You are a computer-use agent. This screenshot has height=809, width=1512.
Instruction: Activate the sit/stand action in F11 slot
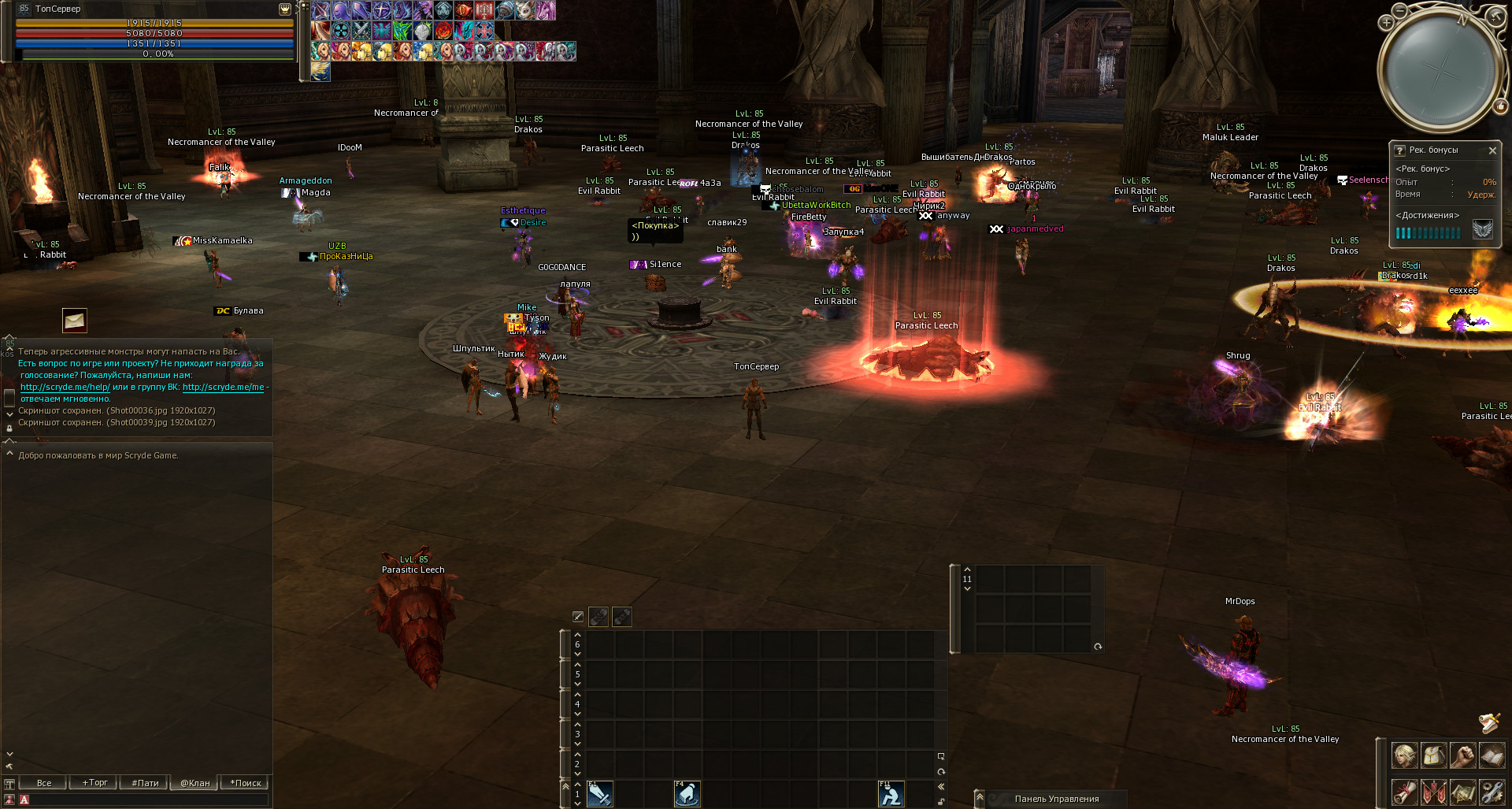pyautogui.click(x=891, y=794)
